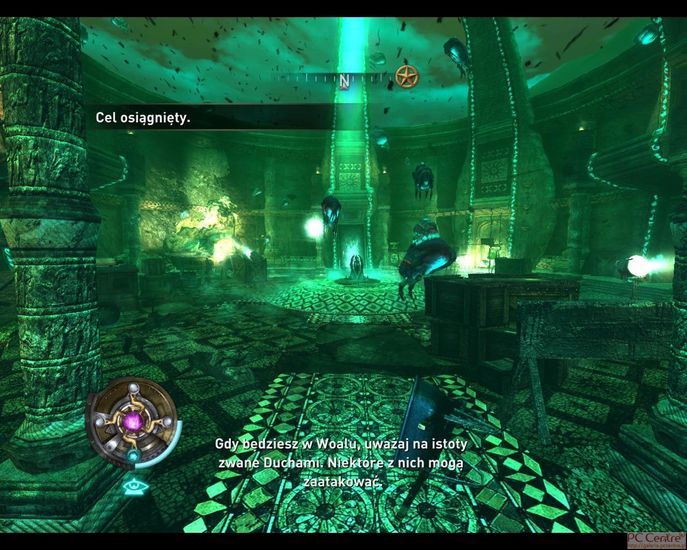687x550 pixels.
Task: Activate the glowing eye Veil power icon
Action: pos(133,487)
